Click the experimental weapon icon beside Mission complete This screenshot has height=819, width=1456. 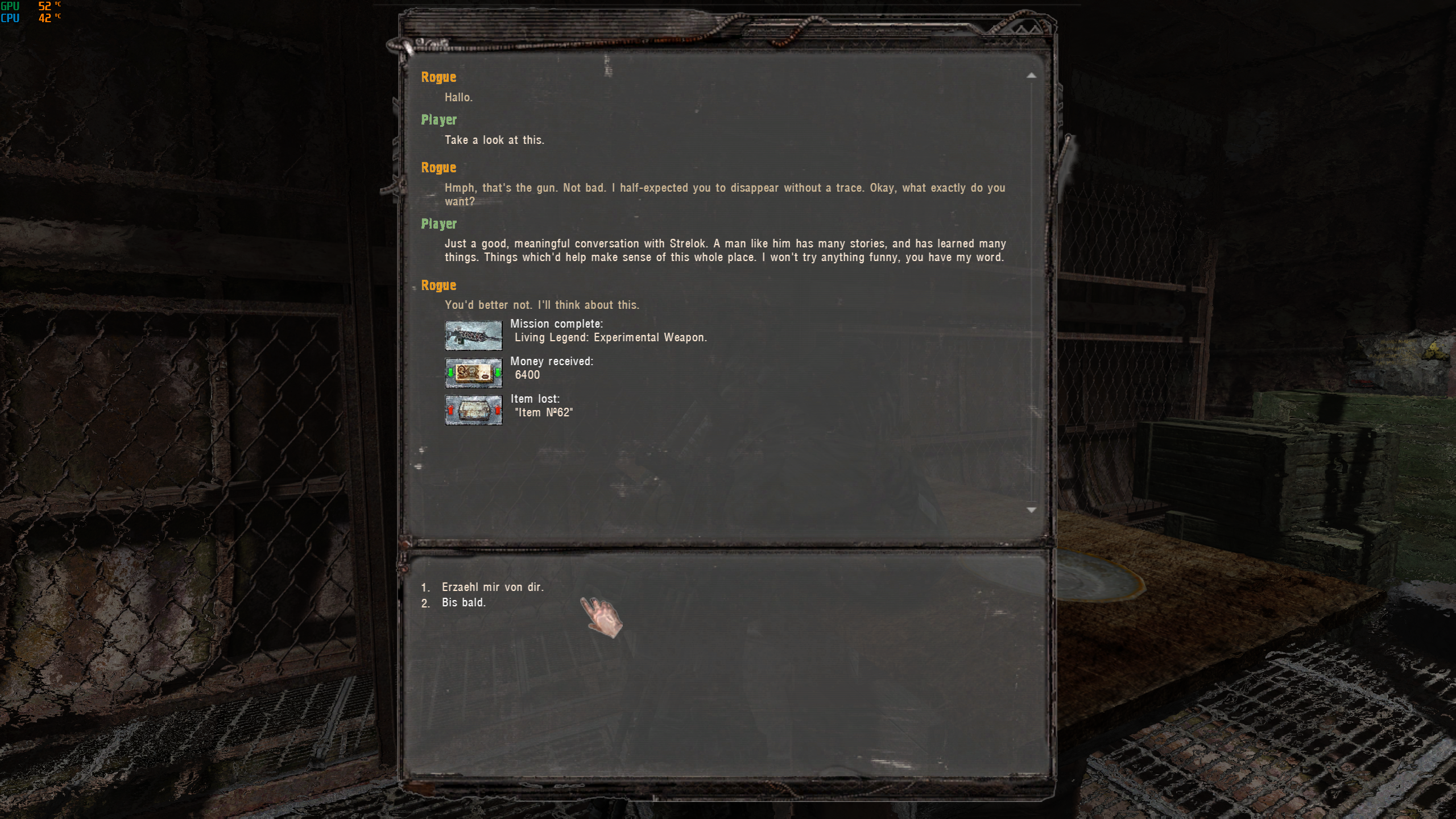click(474, 334)
